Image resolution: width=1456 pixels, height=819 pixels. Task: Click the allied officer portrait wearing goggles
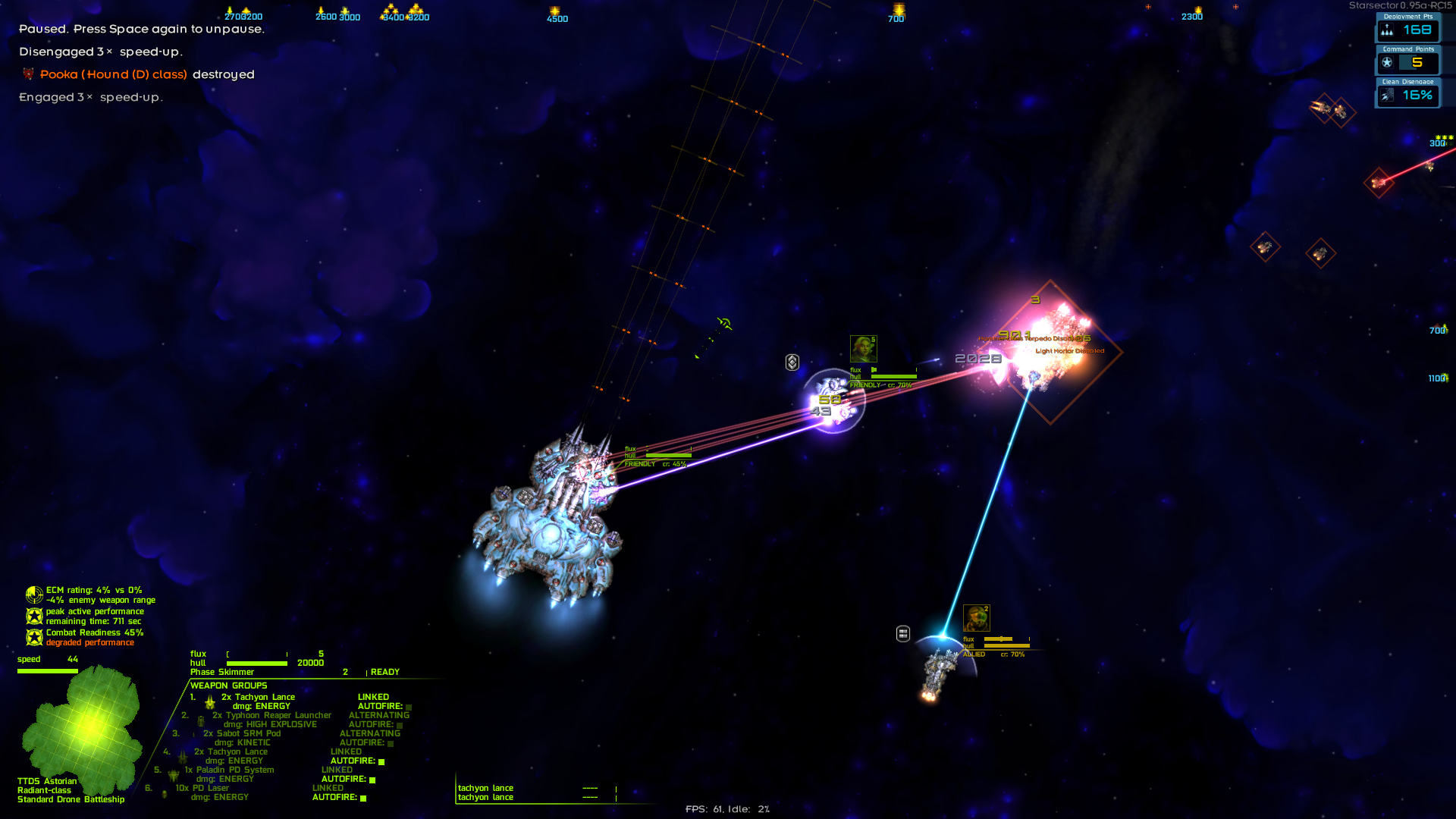[x=976, y=618]
